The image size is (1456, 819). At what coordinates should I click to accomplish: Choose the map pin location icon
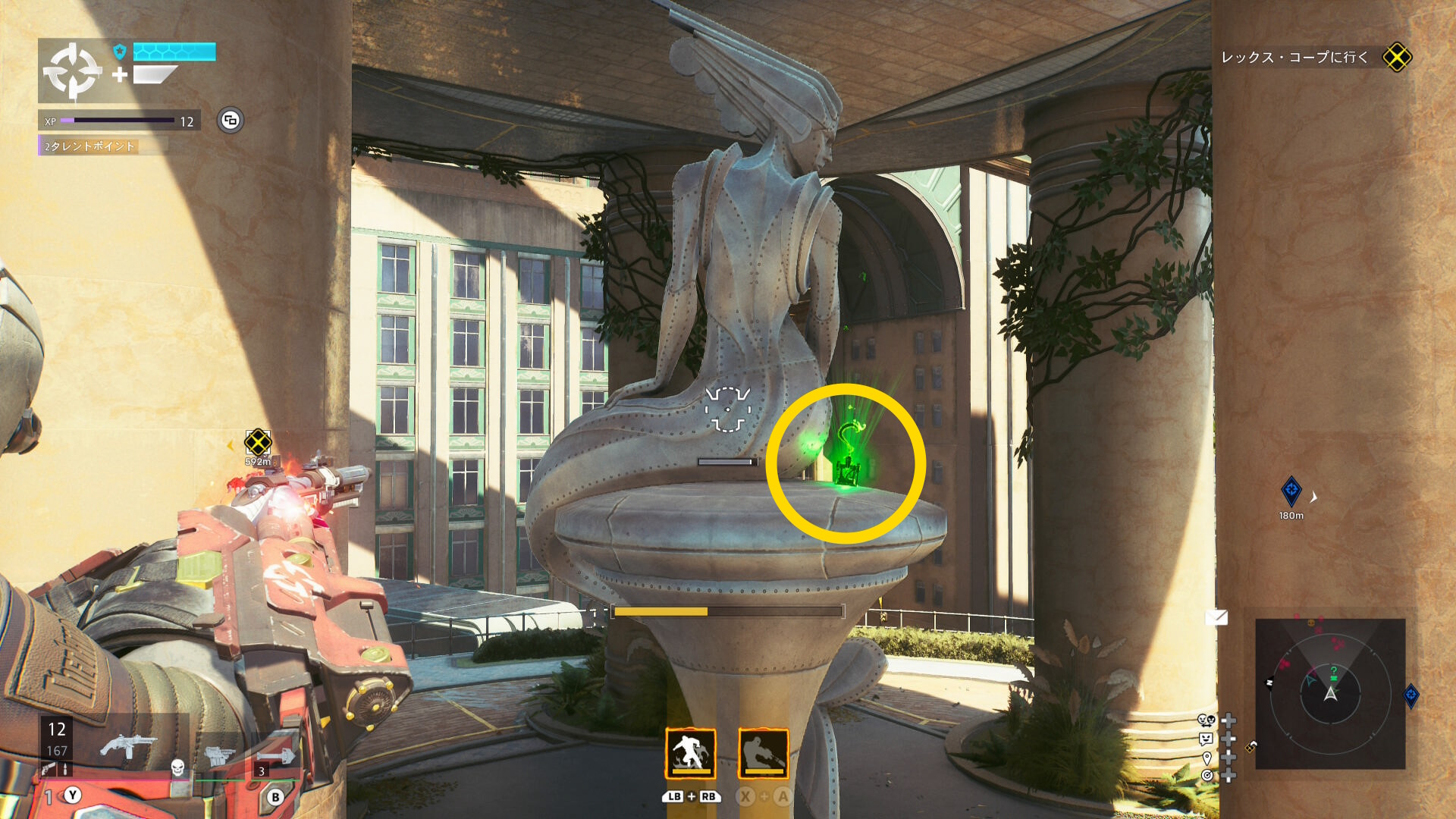(1206, 758)
